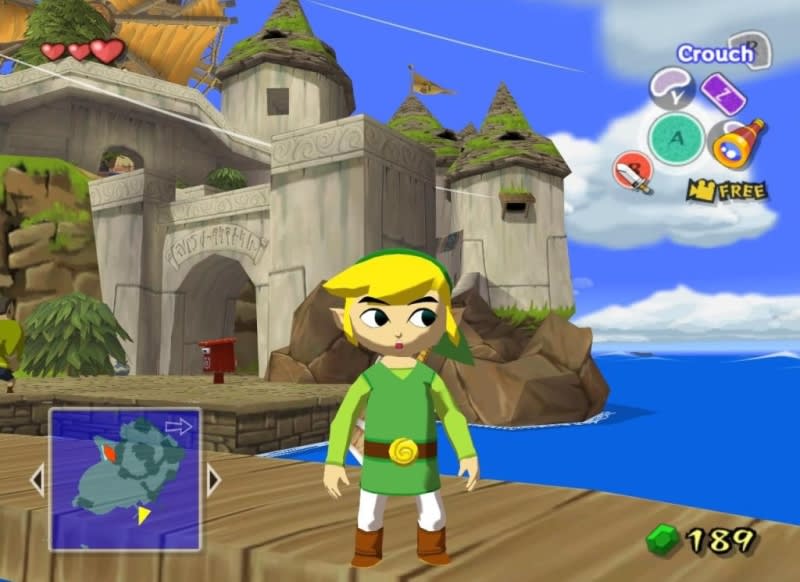Select the red marker on the minimap
Screen dimensions: 800x582
click(x=109, y=452)
